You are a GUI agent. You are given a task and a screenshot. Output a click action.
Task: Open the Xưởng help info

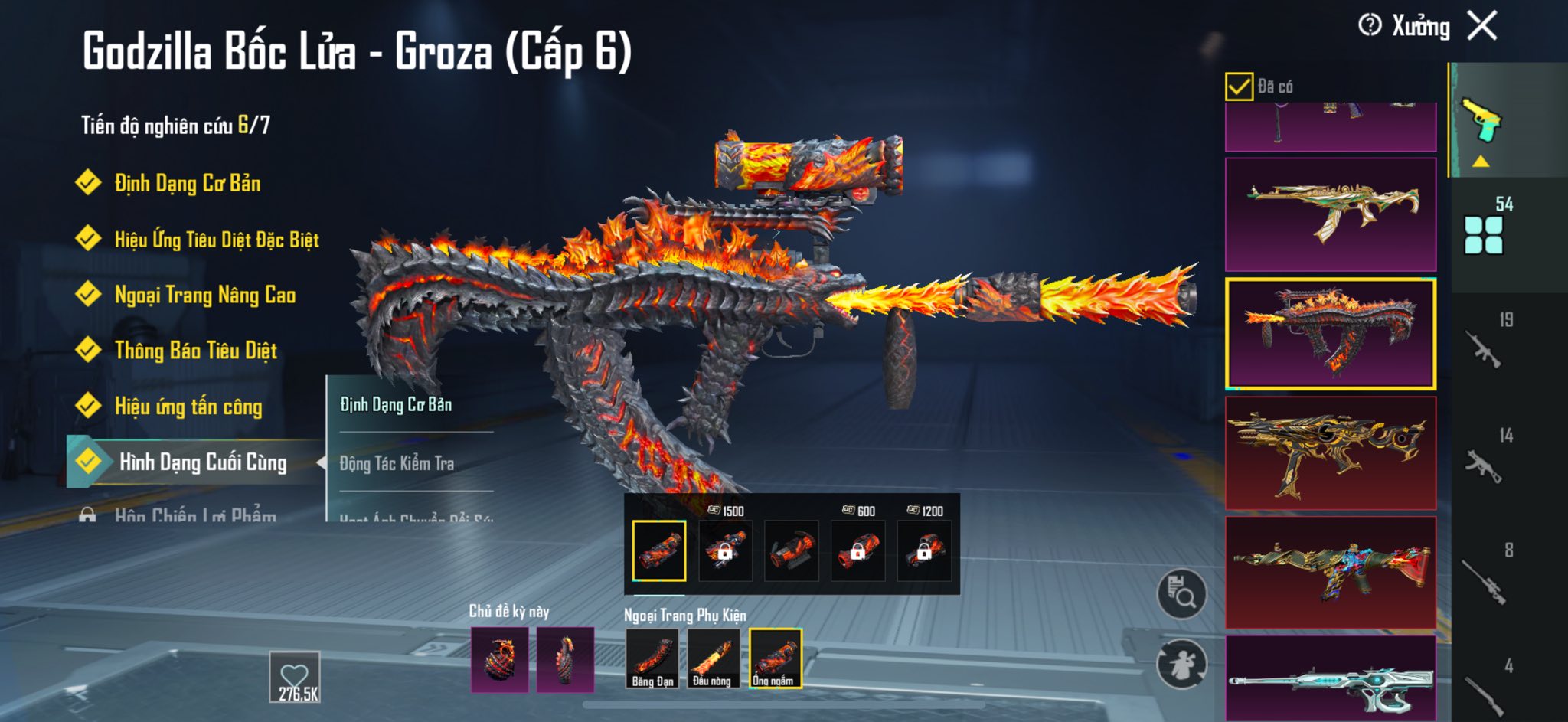(1370, 25)
